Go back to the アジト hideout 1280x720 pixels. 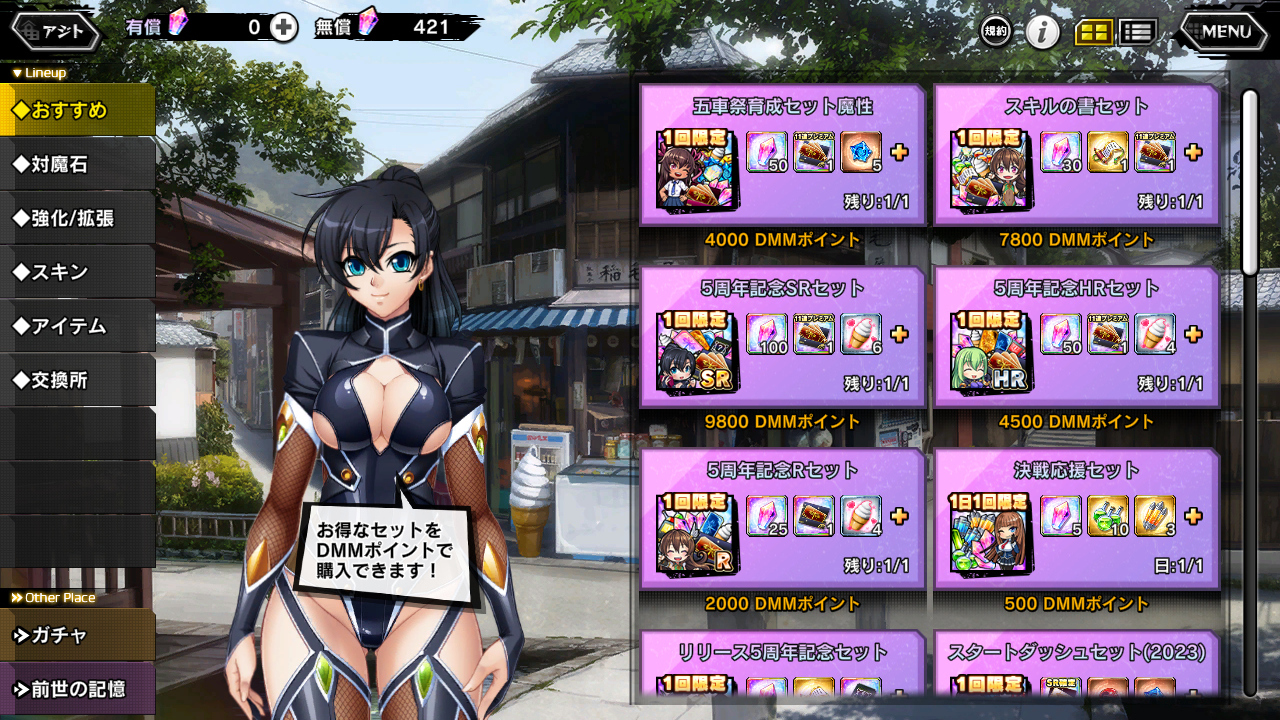click(x=56, y=31)
